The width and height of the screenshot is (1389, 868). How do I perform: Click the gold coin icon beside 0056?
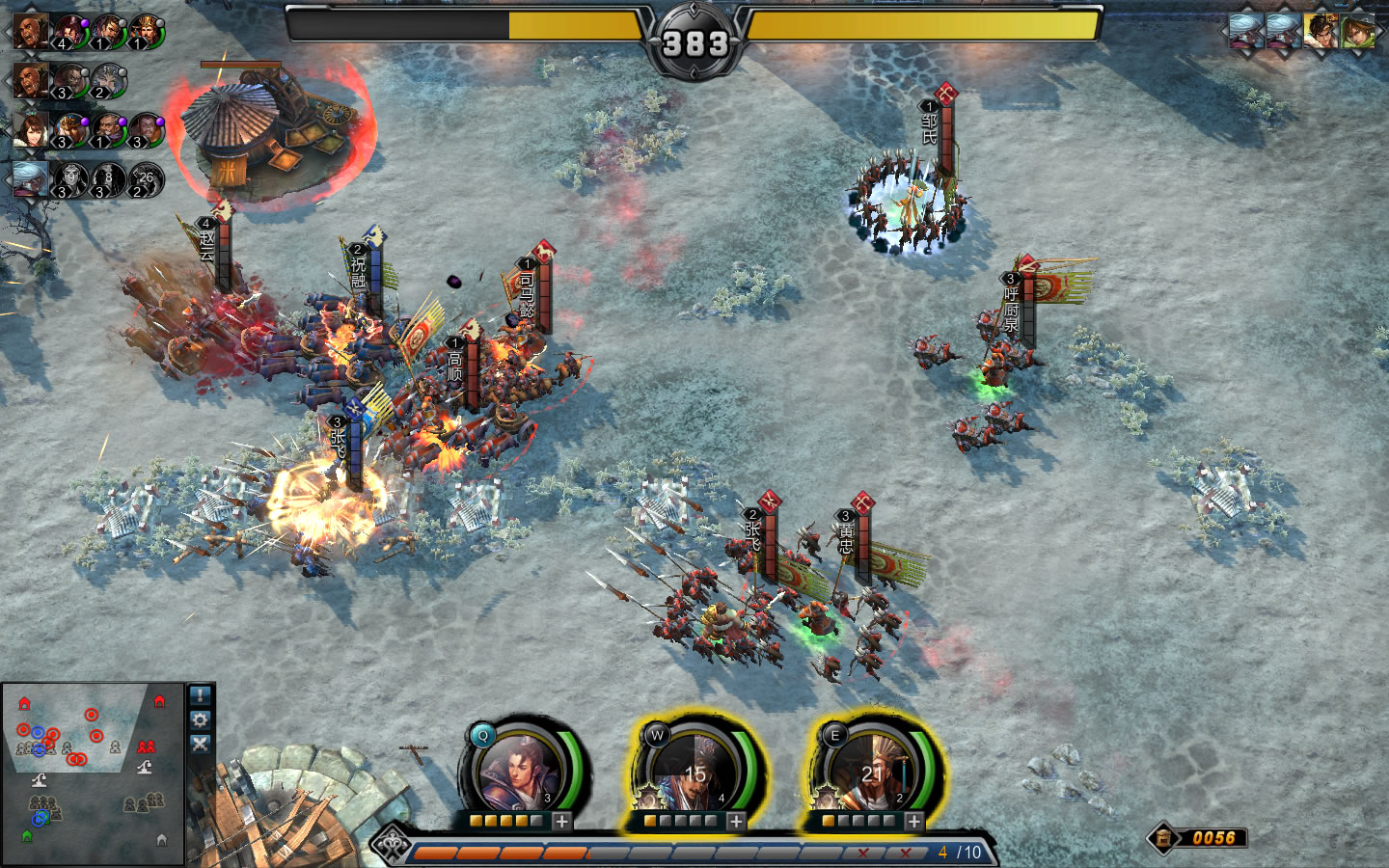click(x=1164, y=838)
